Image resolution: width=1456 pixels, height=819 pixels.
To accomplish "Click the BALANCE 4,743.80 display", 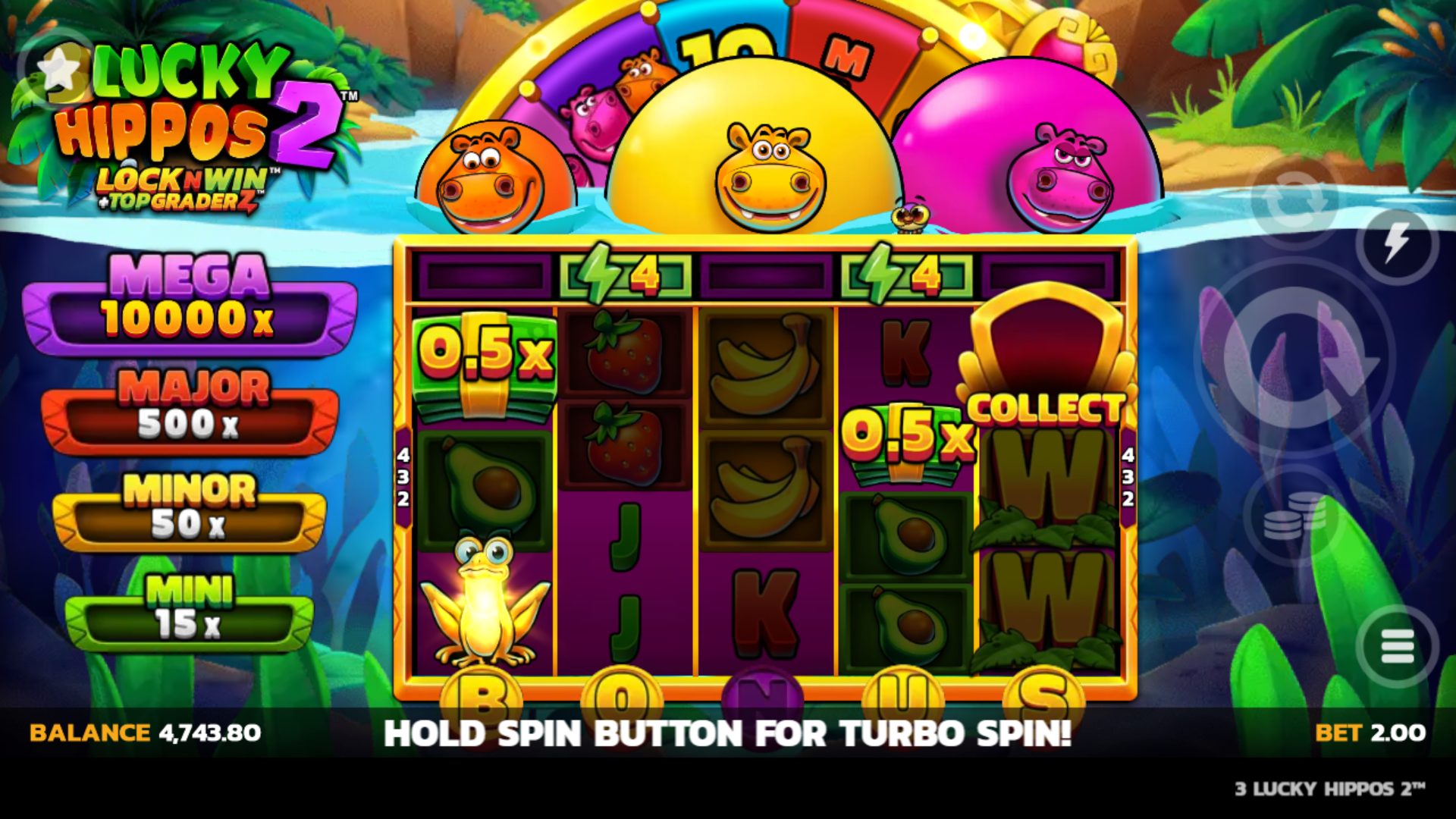I will click(144, 733).
